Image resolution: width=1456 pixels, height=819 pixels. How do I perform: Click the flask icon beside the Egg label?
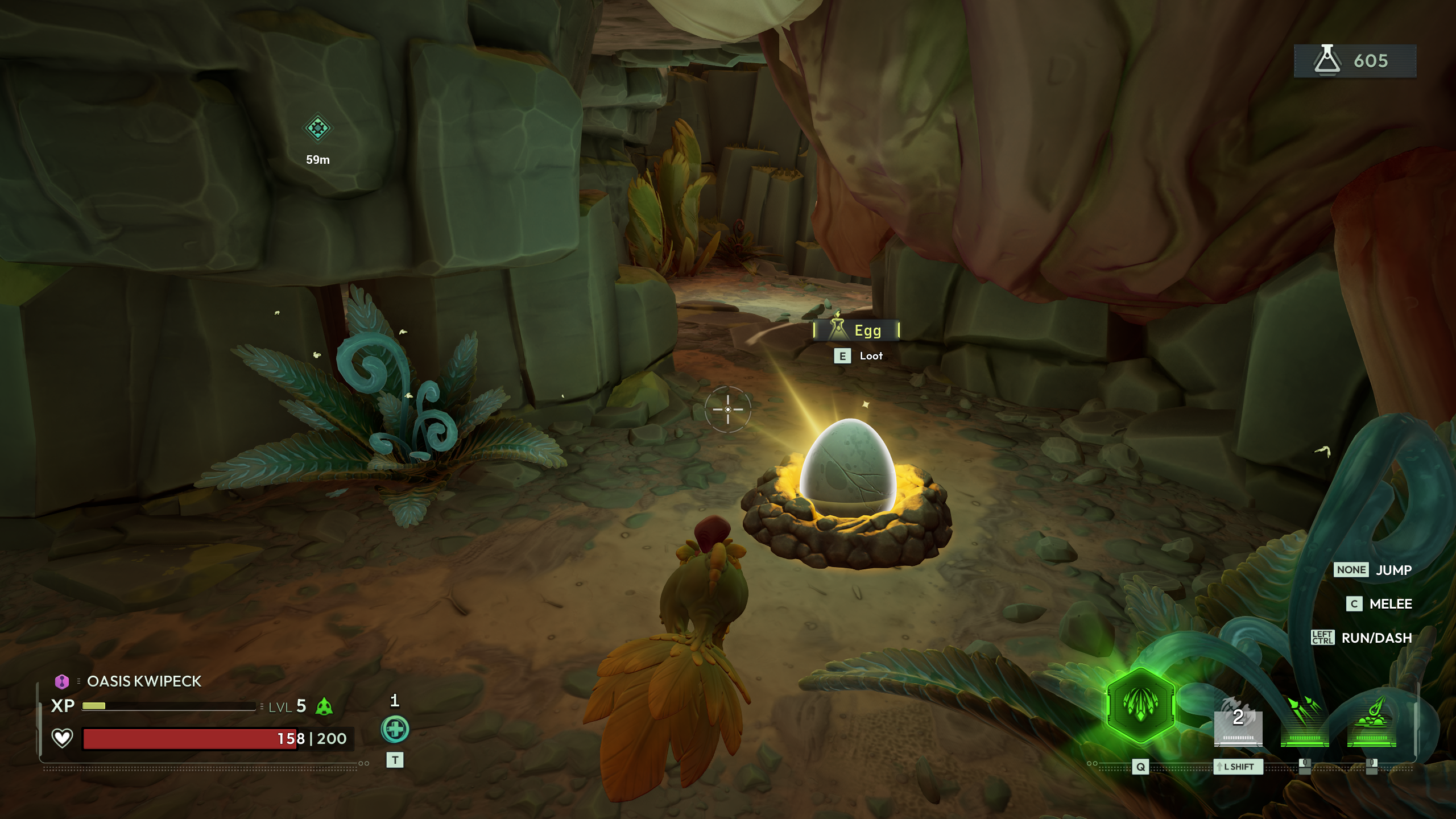coord(837,330)
